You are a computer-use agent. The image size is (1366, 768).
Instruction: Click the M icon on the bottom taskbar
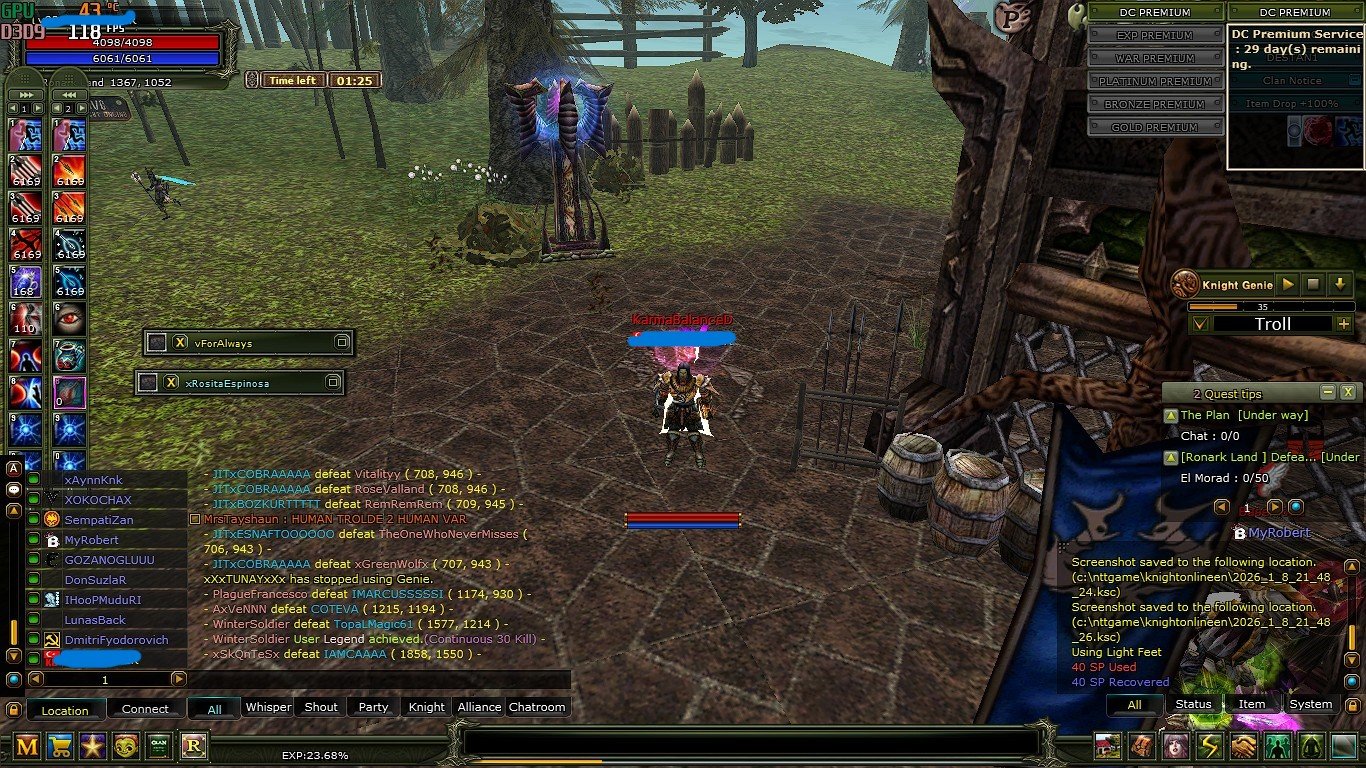coord(27,747)
